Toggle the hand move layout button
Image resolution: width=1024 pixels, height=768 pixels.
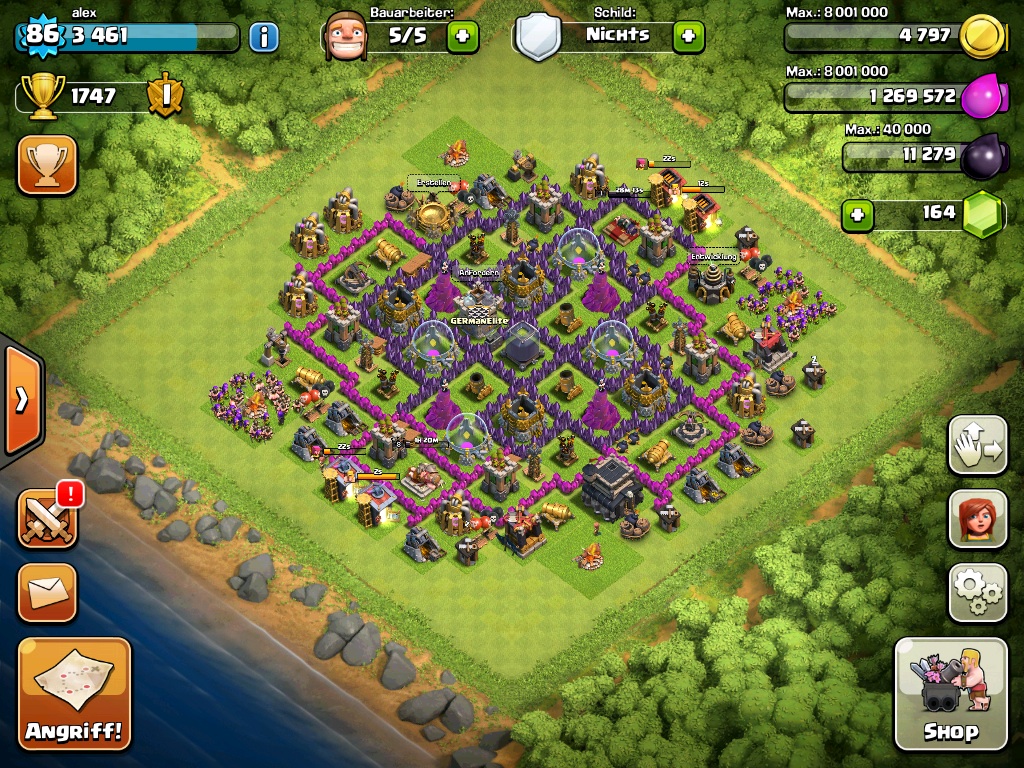tap(977, 445)
